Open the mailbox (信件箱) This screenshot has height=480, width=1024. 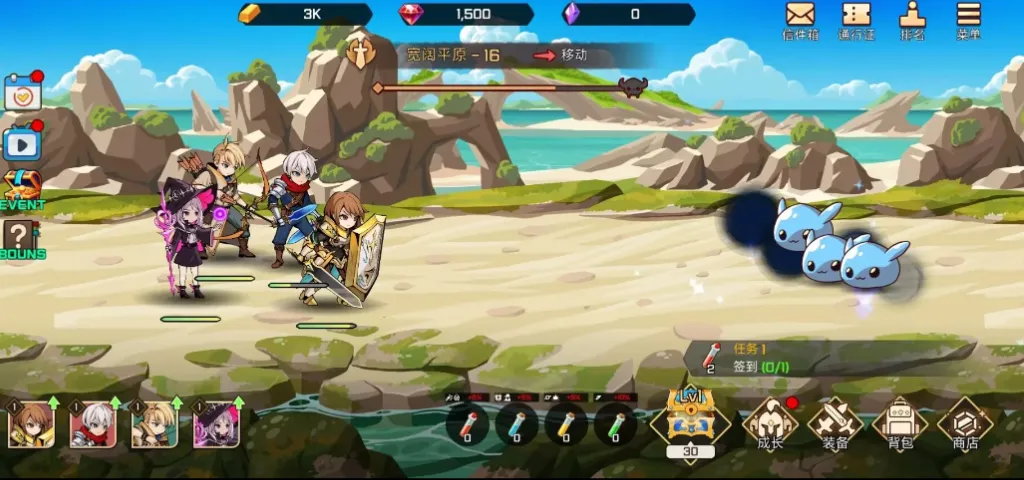tap(800, 18)
